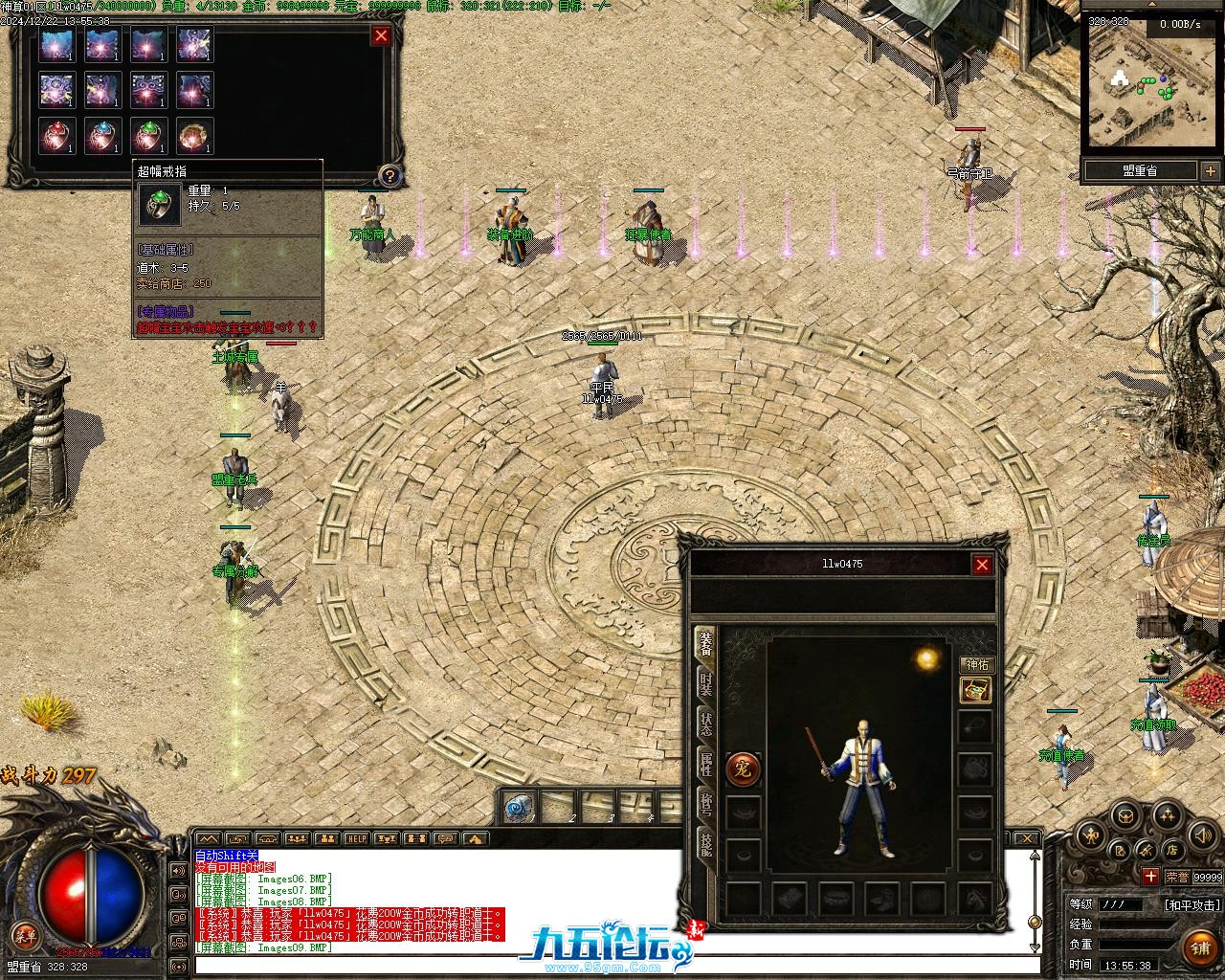Close the inventory bag window

click(x=381, y=35)
